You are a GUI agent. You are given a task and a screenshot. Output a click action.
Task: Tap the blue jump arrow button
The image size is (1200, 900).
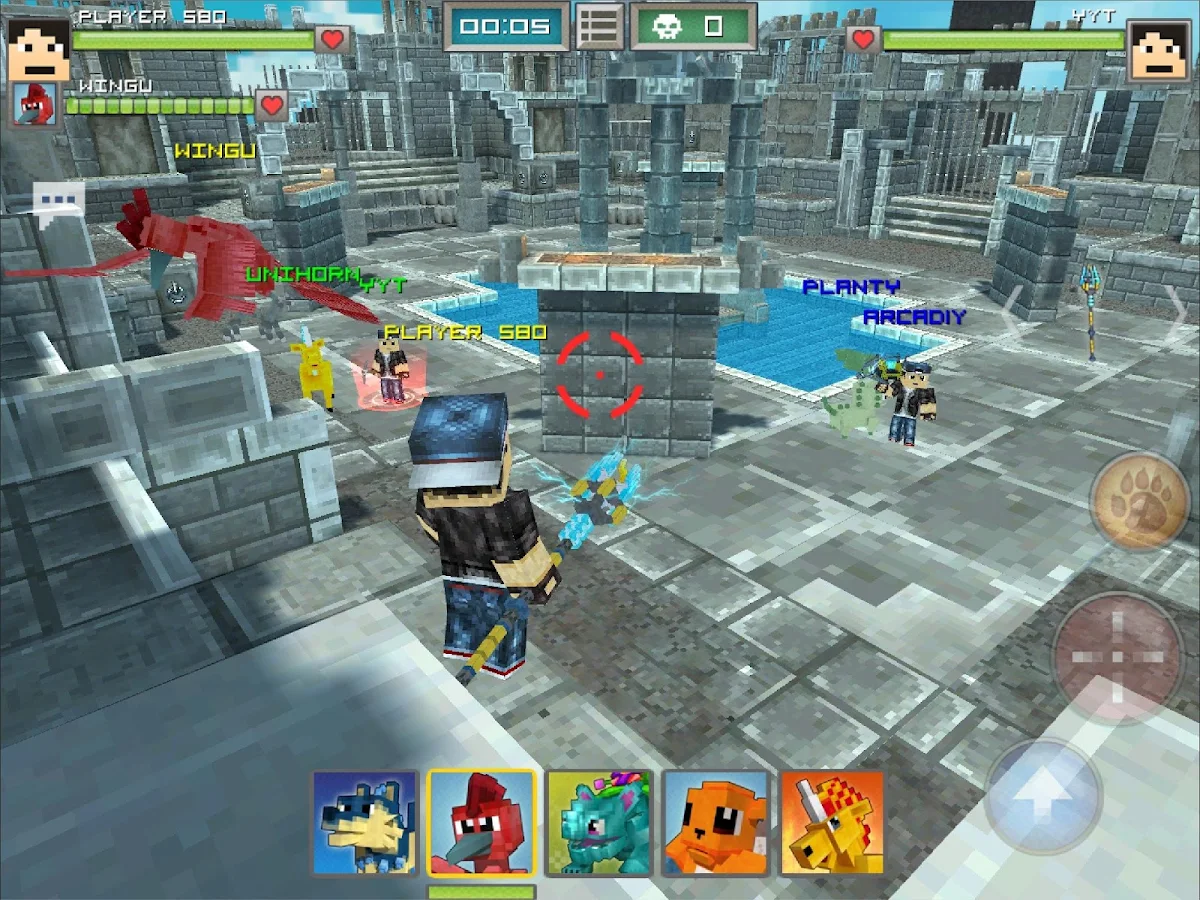(x=1043, y=797)
